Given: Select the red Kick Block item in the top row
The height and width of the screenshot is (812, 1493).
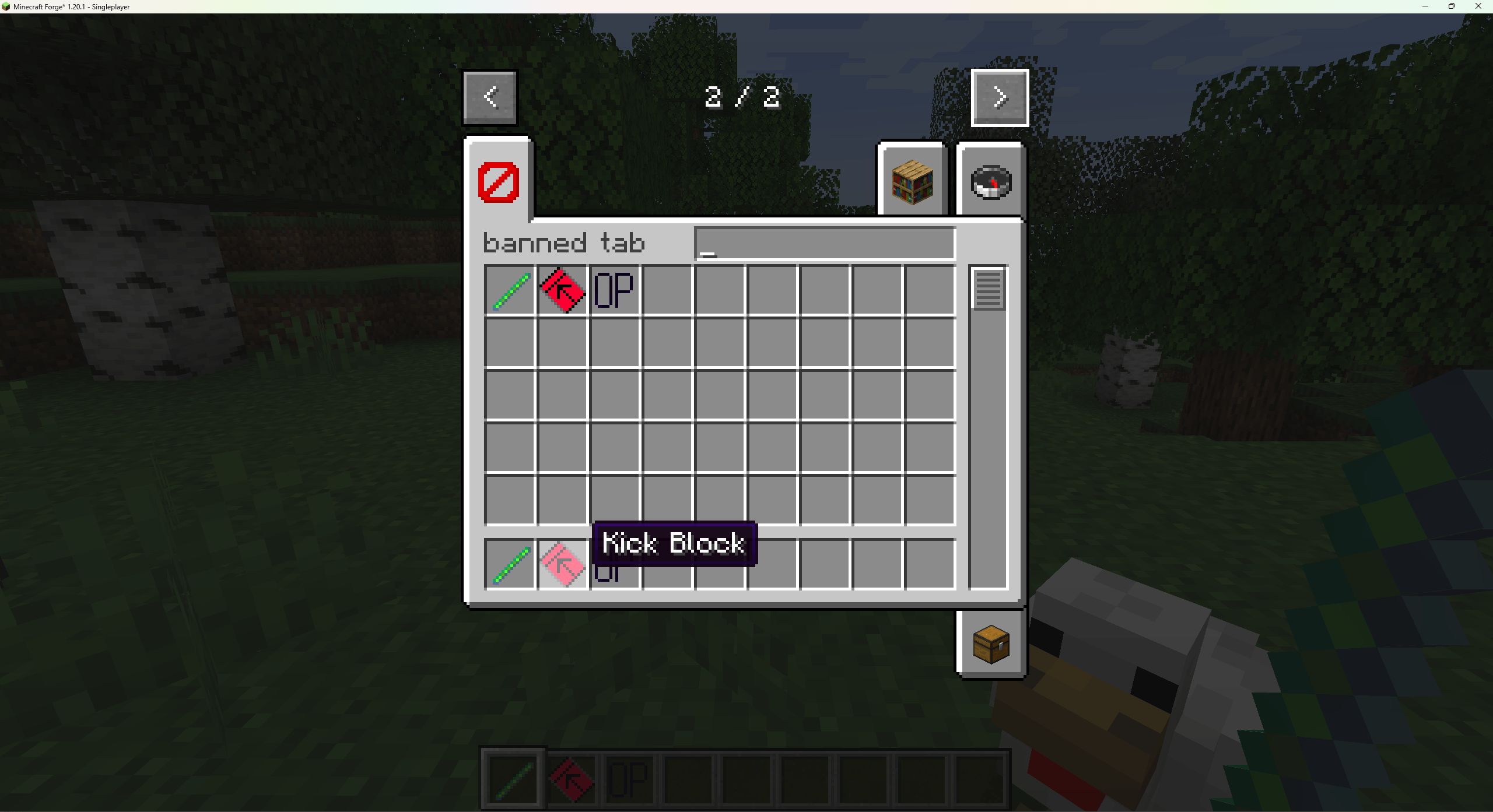Looking at the screenshot, I should point(562,289).
